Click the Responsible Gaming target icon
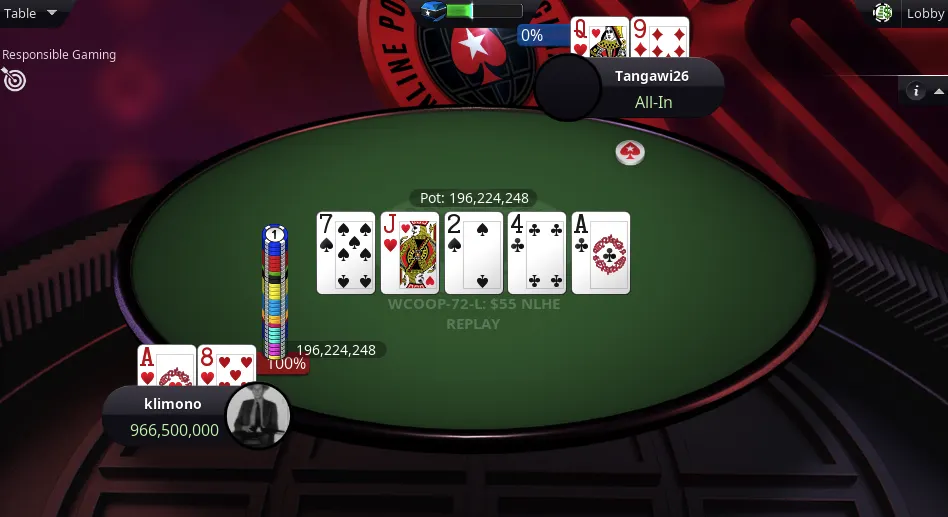Viewport: 948px width, 517px height. coord(14,79)
